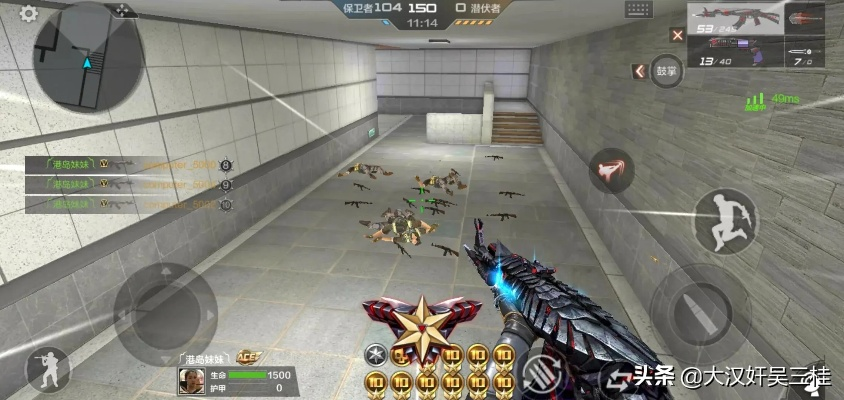Open the settings gear
This screenshot has width=844, height=400.
pos(28,13)
